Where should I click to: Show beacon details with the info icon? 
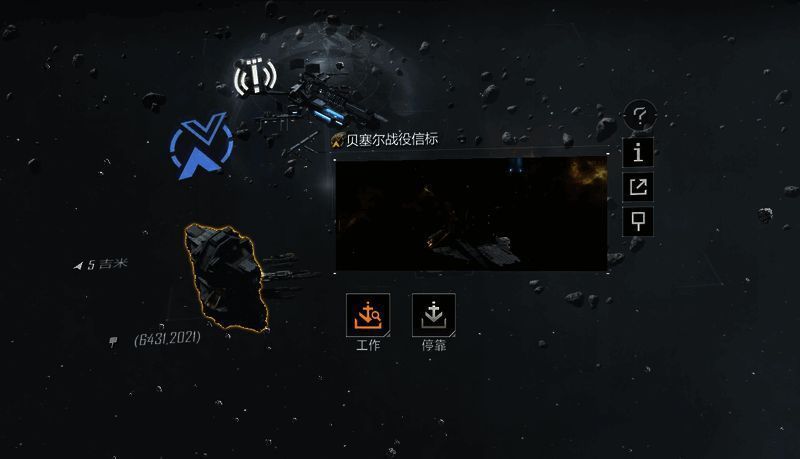[638, 152]
